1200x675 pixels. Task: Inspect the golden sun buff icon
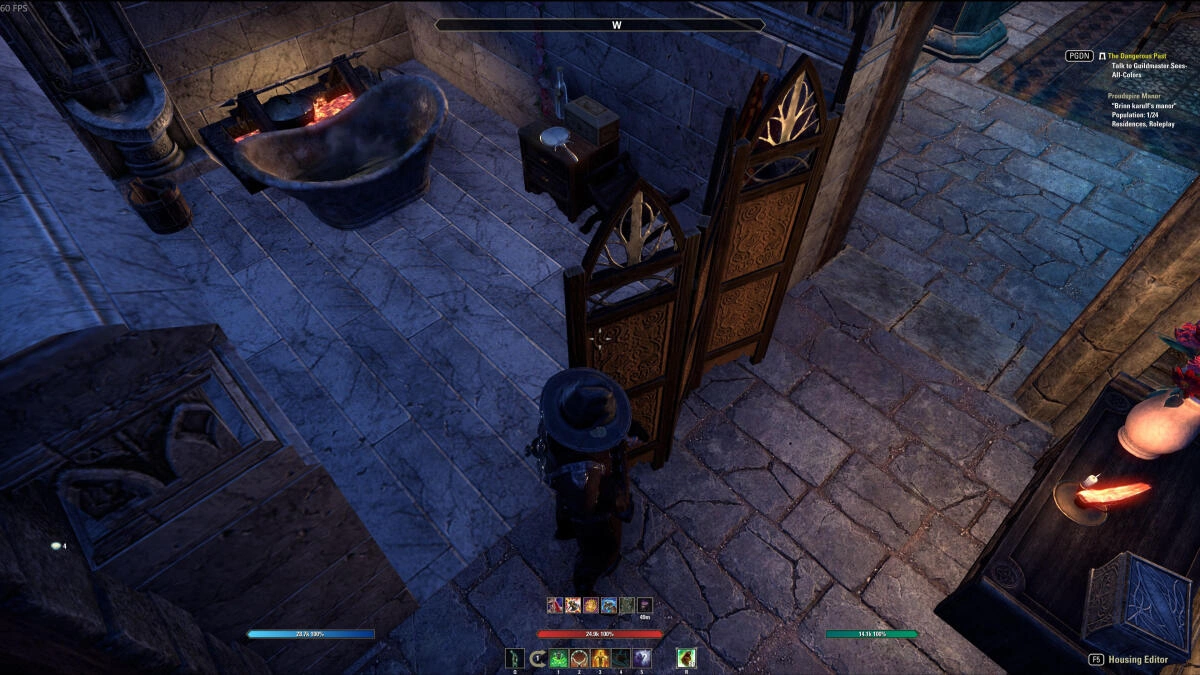pos(591,605)
